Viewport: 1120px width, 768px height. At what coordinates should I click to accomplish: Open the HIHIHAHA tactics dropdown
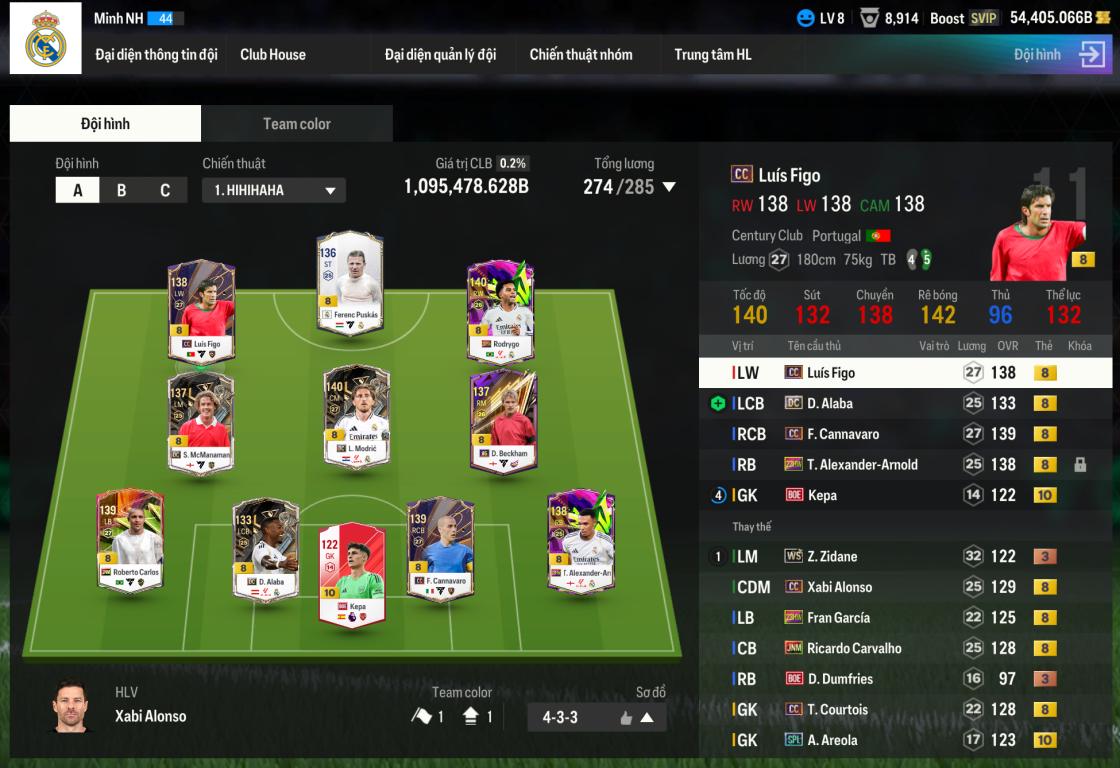click(274, 190)
